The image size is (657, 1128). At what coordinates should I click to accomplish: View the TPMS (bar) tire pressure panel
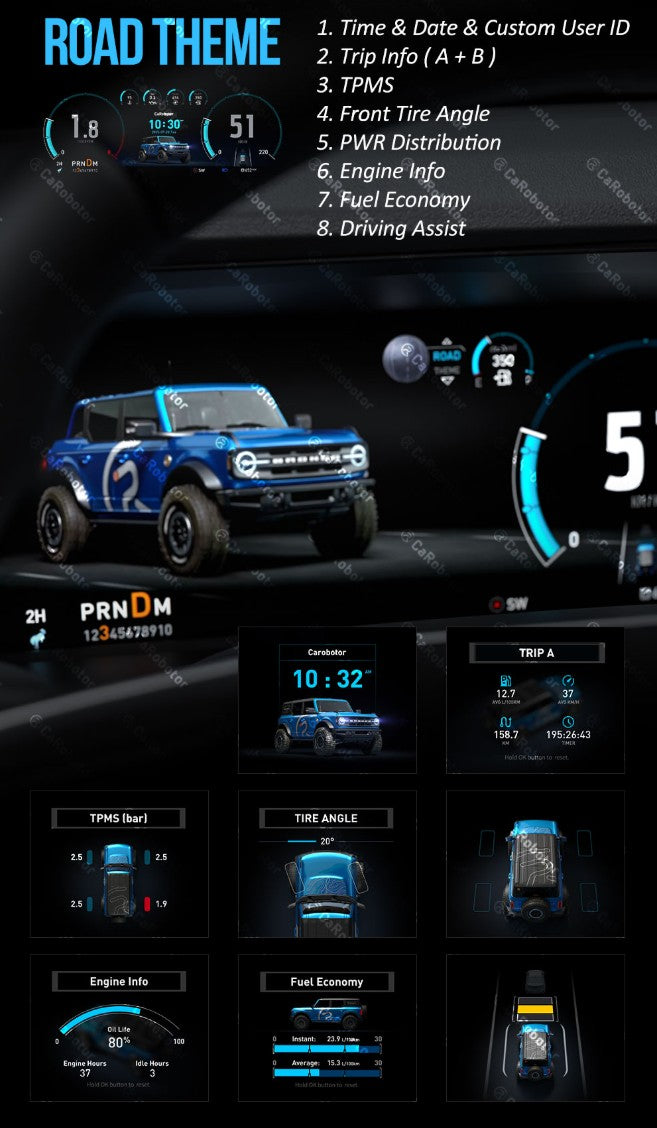pos(119,863)
